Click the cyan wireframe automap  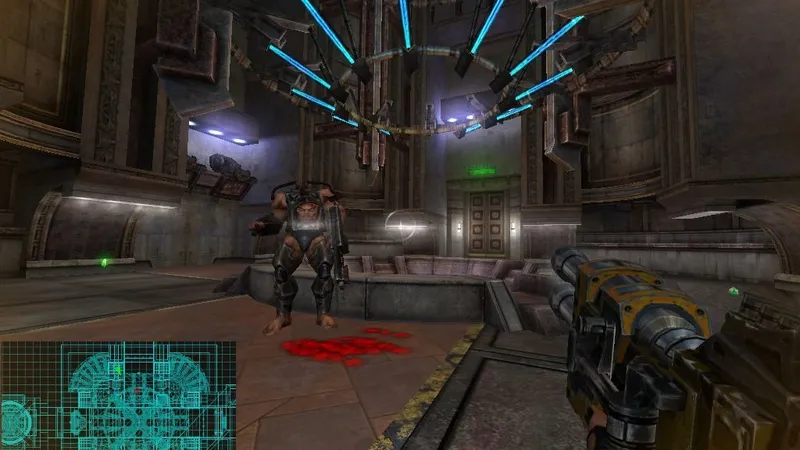(118, 395)
